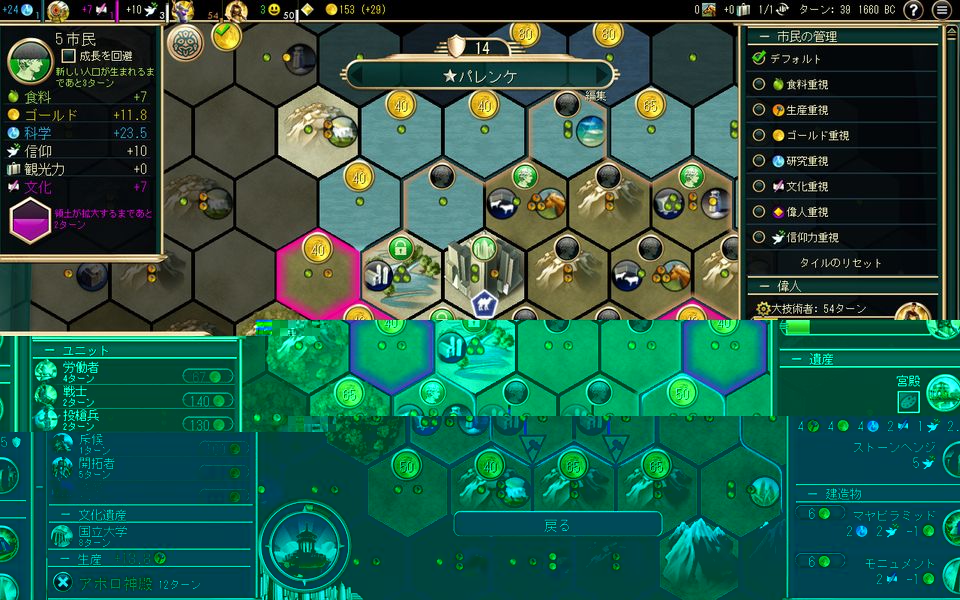
Task: Click the パレンケ city name banner
Action: coord(480,75)
